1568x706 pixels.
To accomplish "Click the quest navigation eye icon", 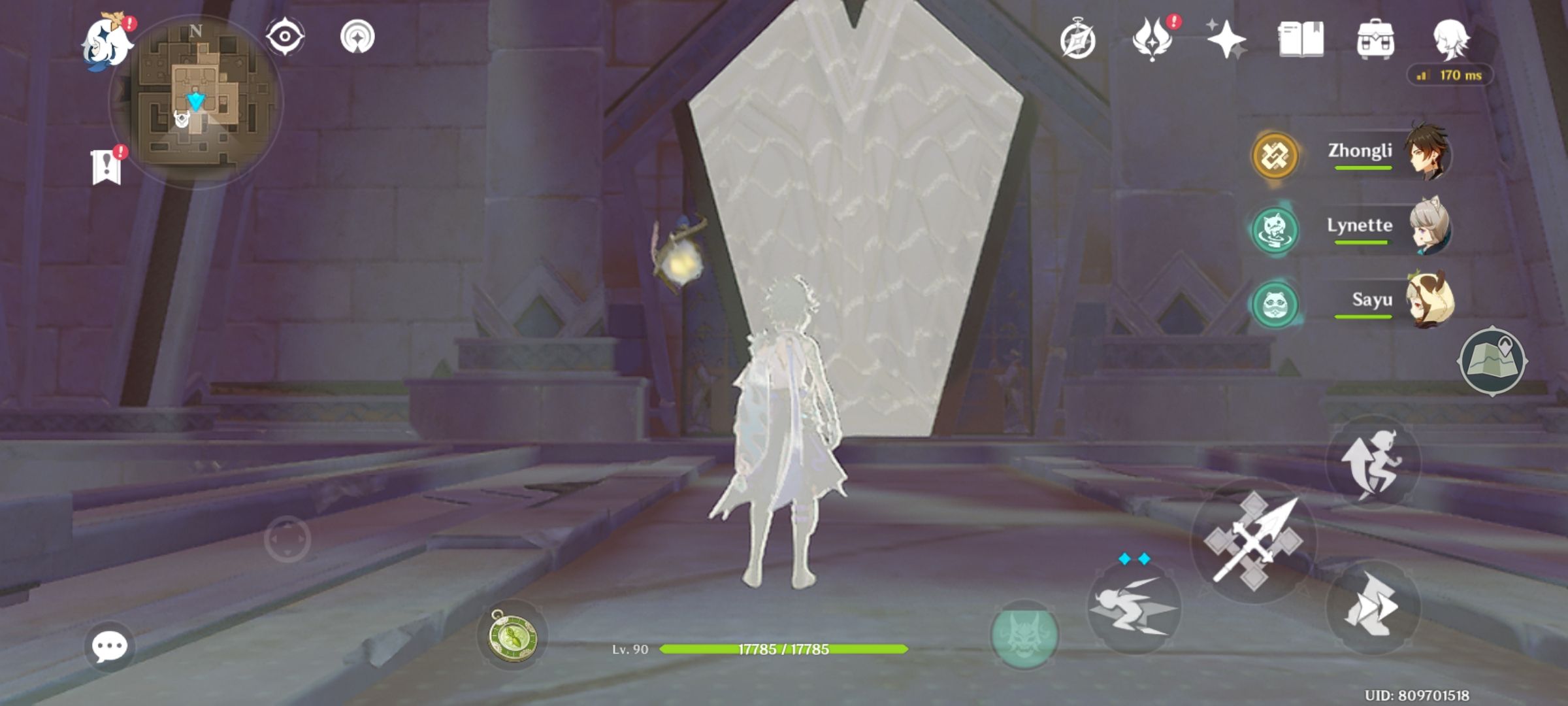I will pos(286,37).
